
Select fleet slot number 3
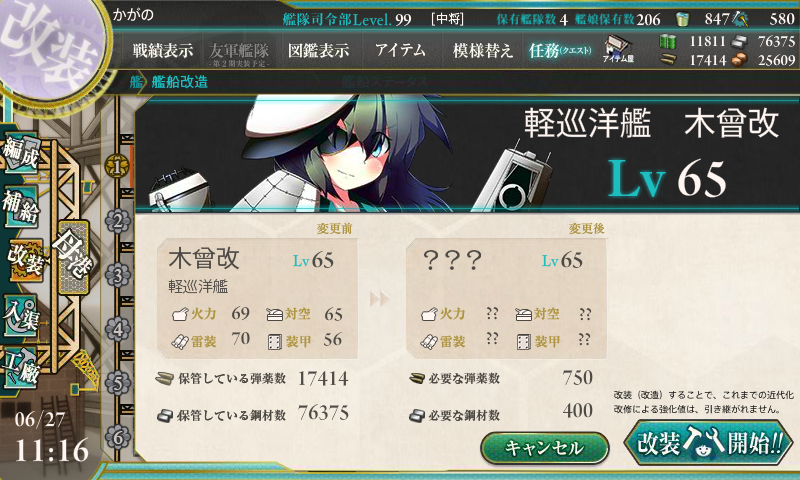click(118, 274)
